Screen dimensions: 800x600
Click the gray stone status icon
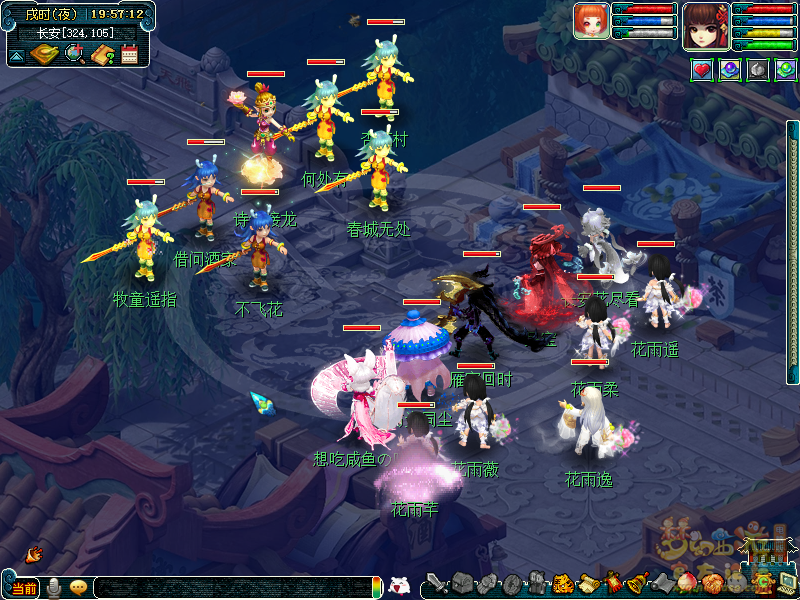coord(757,70)
